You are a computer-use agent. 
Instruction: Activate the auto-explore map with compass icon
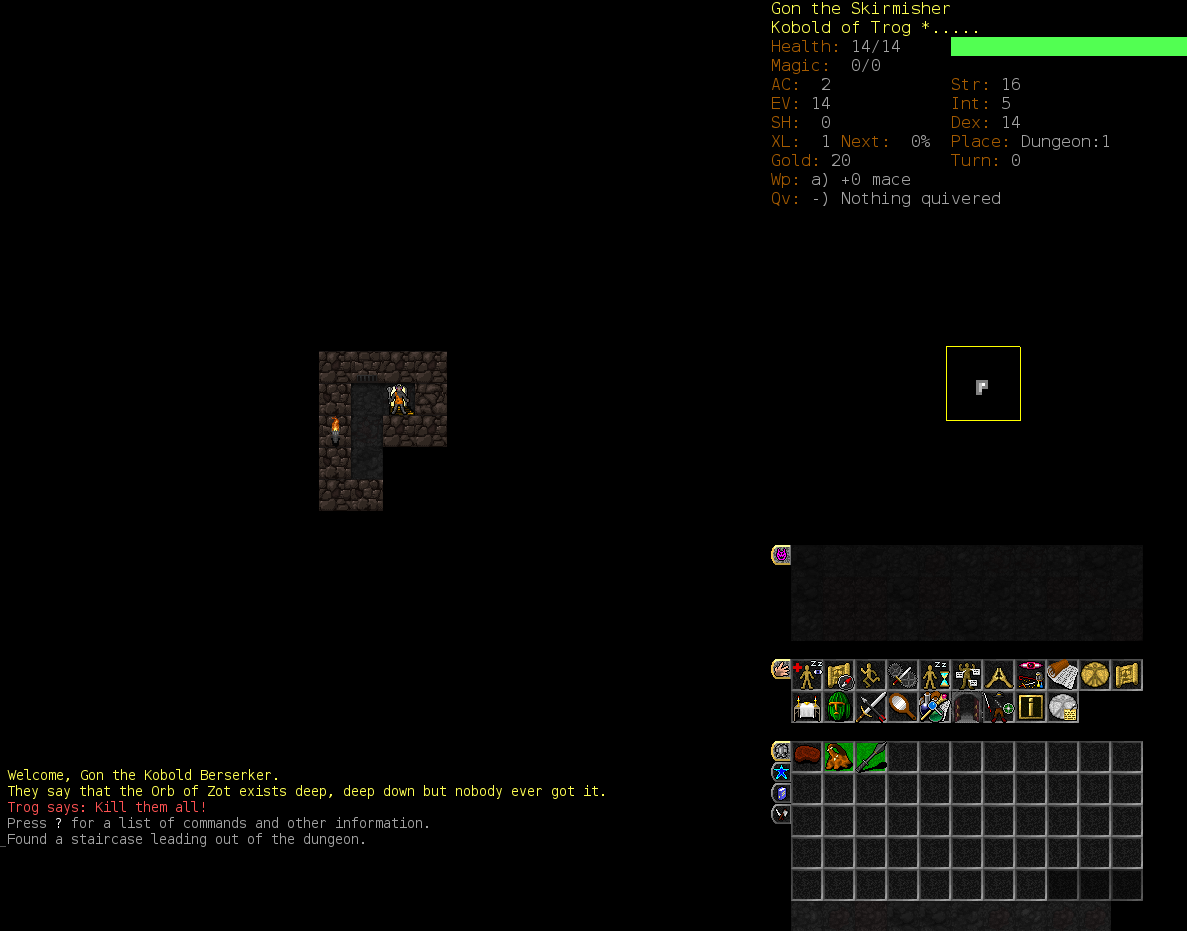[x=839, y=676]
